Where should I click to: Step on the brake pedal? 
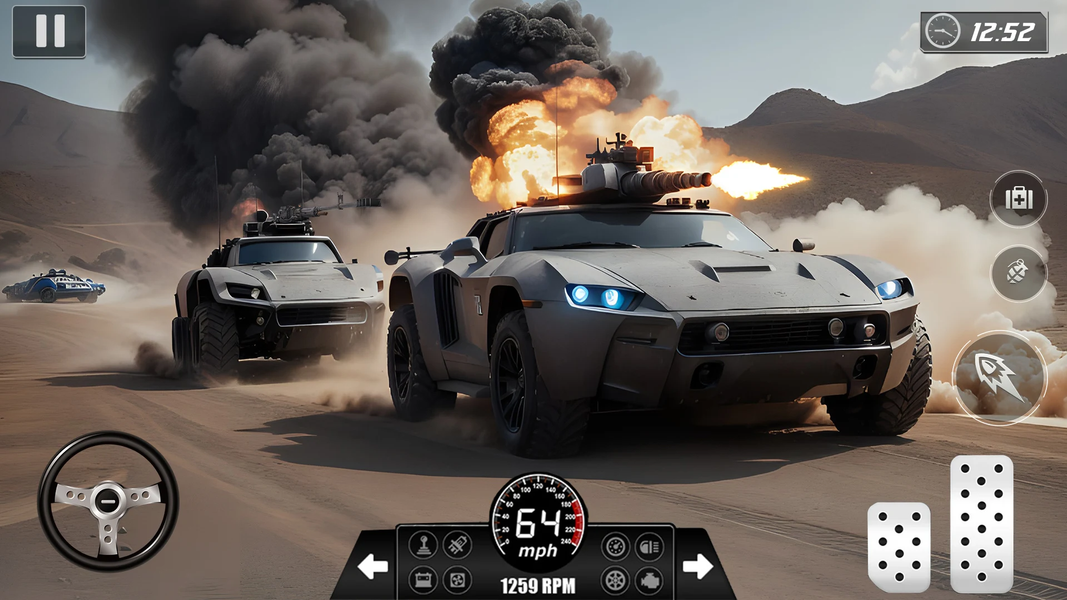click(x=898, y=547)
